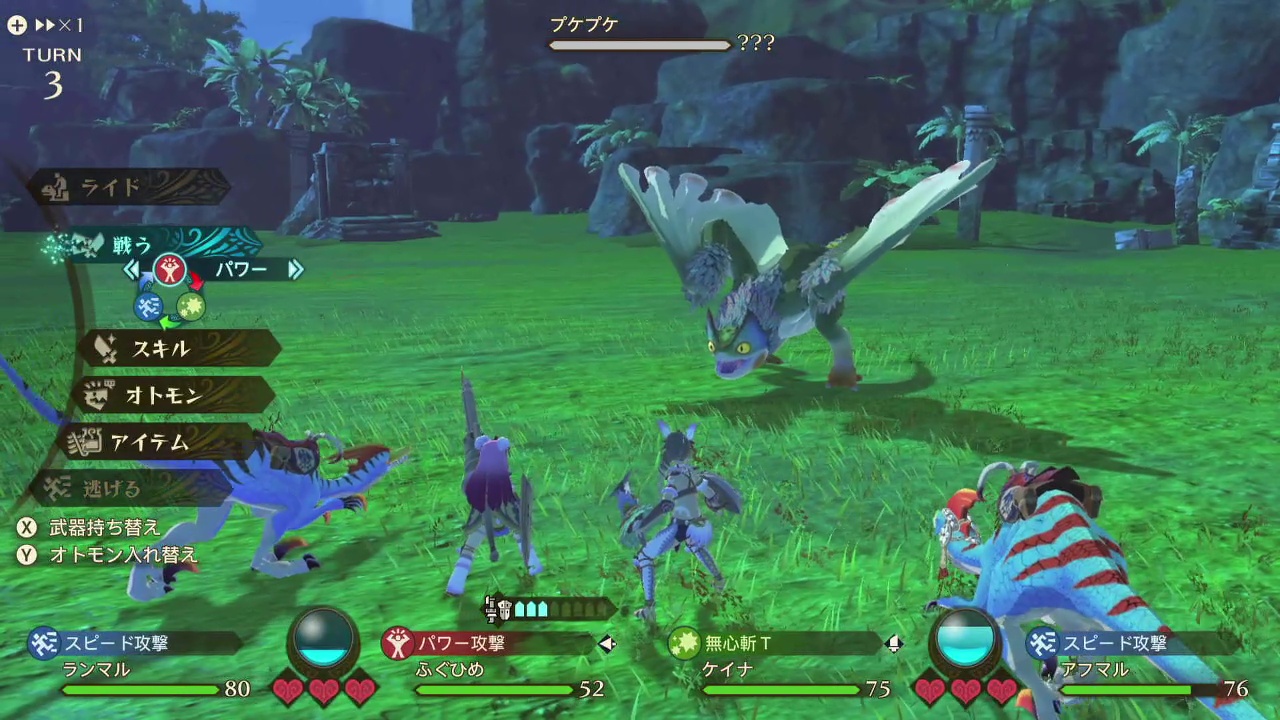Open the アイテム (Item) menu
This screenshot has width=1280, height=720.
pyautogui.click(x=155, y=441)
